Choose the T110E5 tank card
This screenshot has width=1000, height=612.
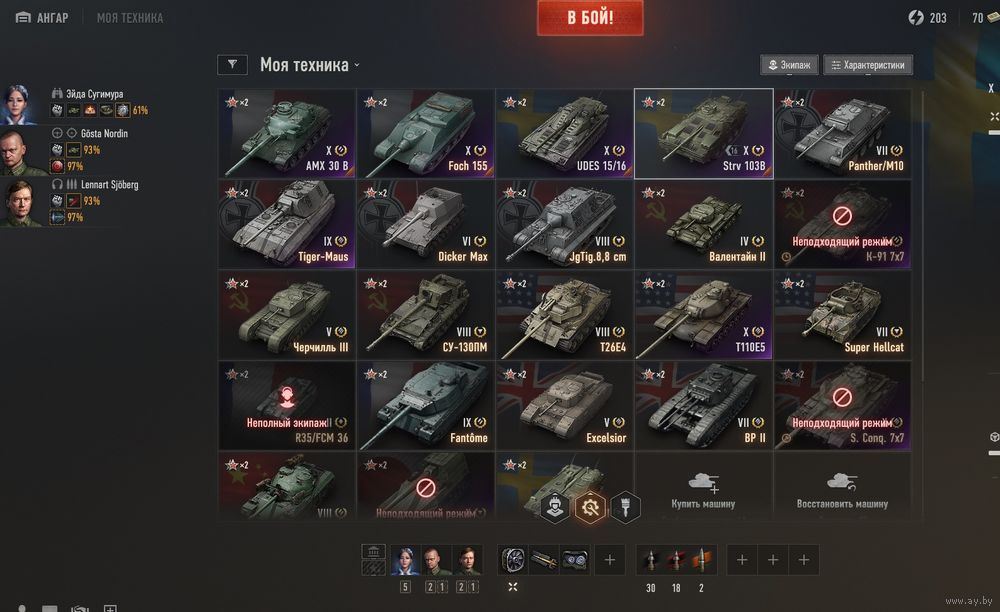tap(703, 314)
